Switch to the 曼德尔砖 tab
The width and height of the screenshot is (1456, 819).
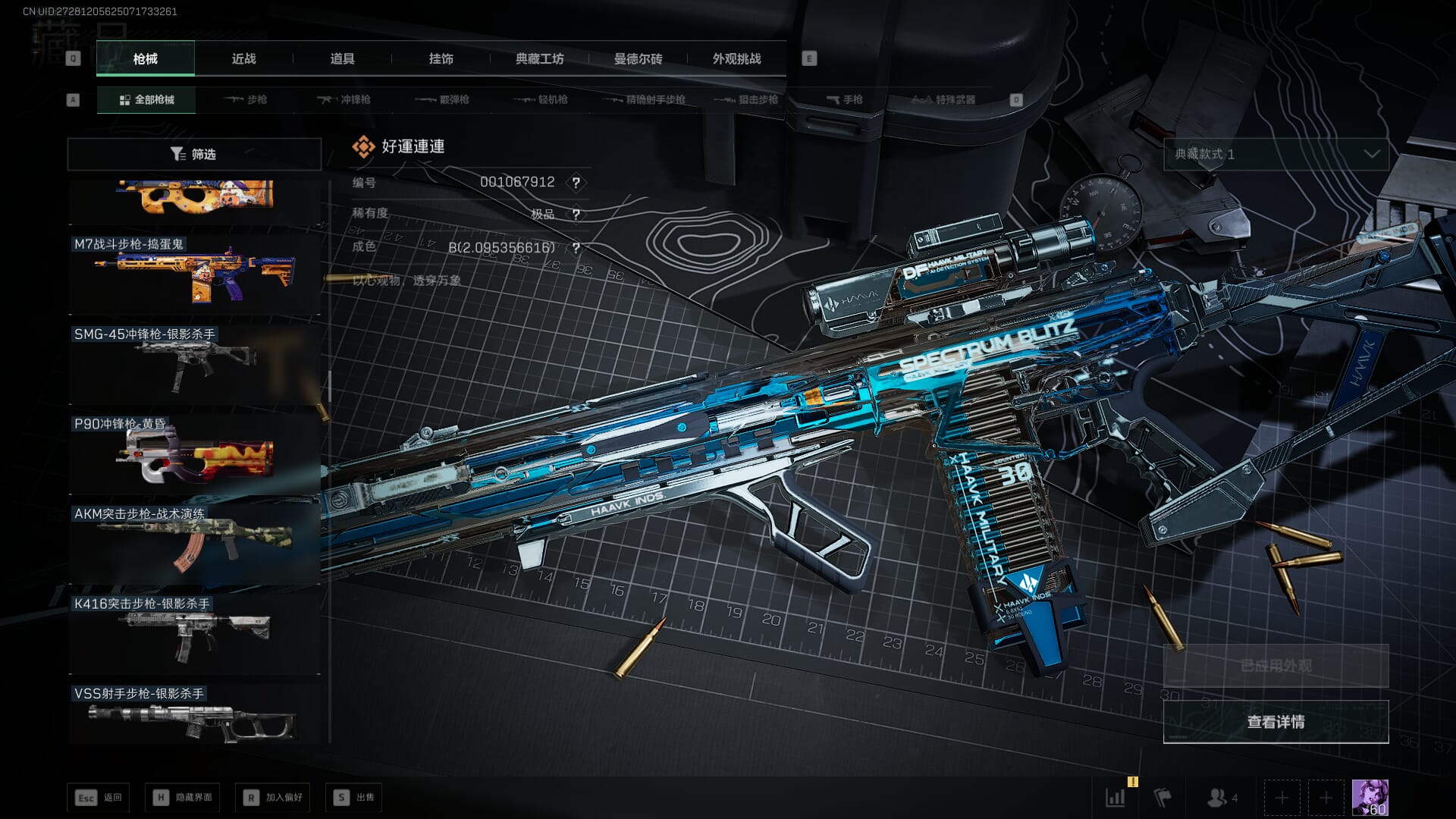(638, 58)
